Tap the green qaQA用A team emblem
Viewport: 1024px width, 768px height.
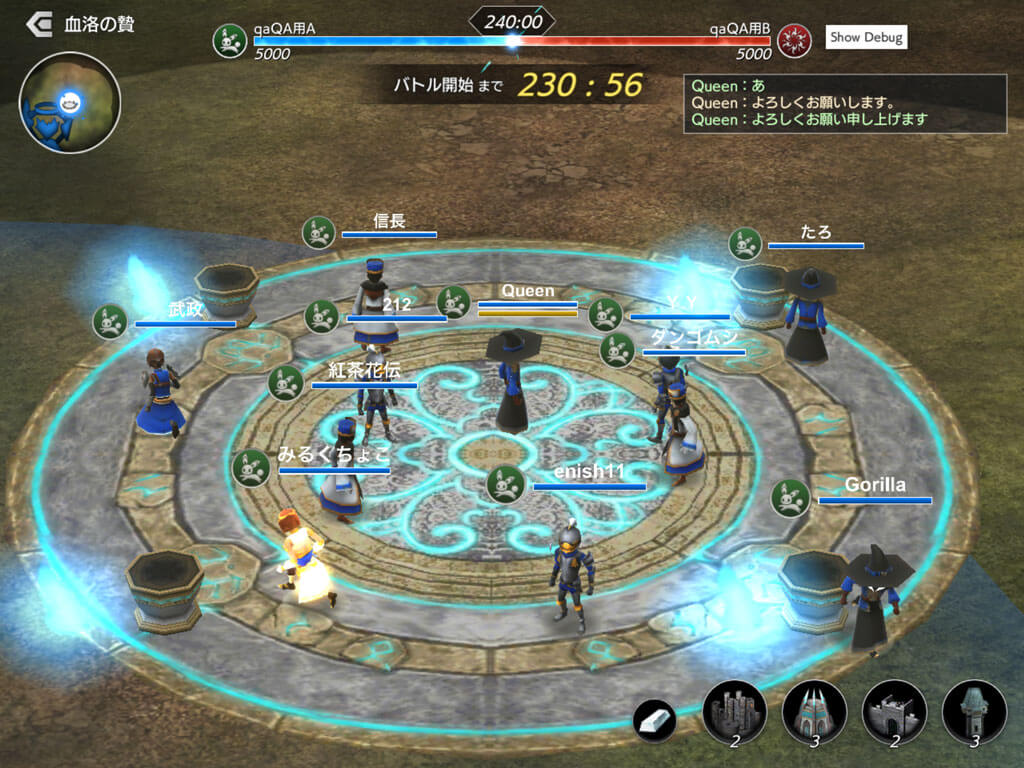[x=230, y=41]
